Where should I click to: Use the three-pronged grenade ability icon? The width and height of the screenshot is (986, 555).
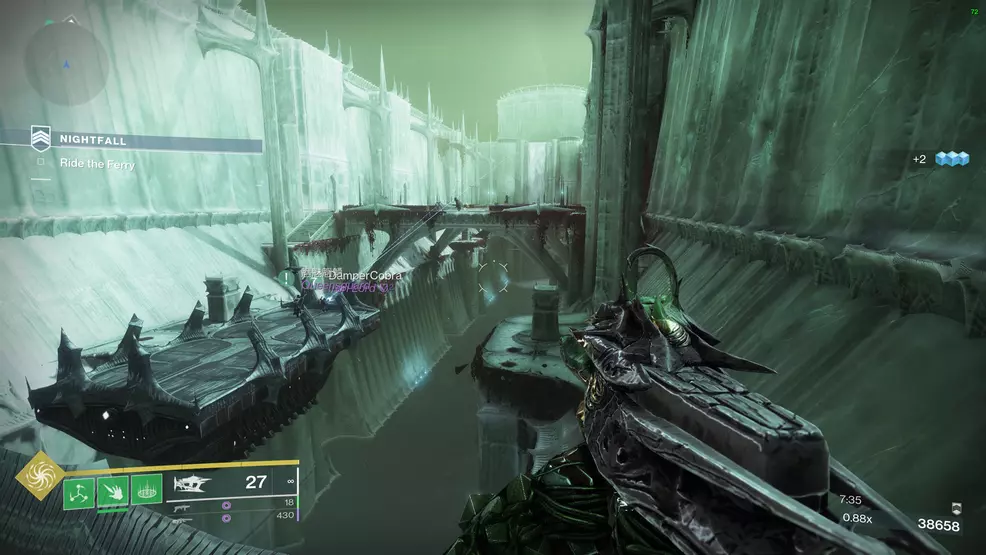click(78, 492)
